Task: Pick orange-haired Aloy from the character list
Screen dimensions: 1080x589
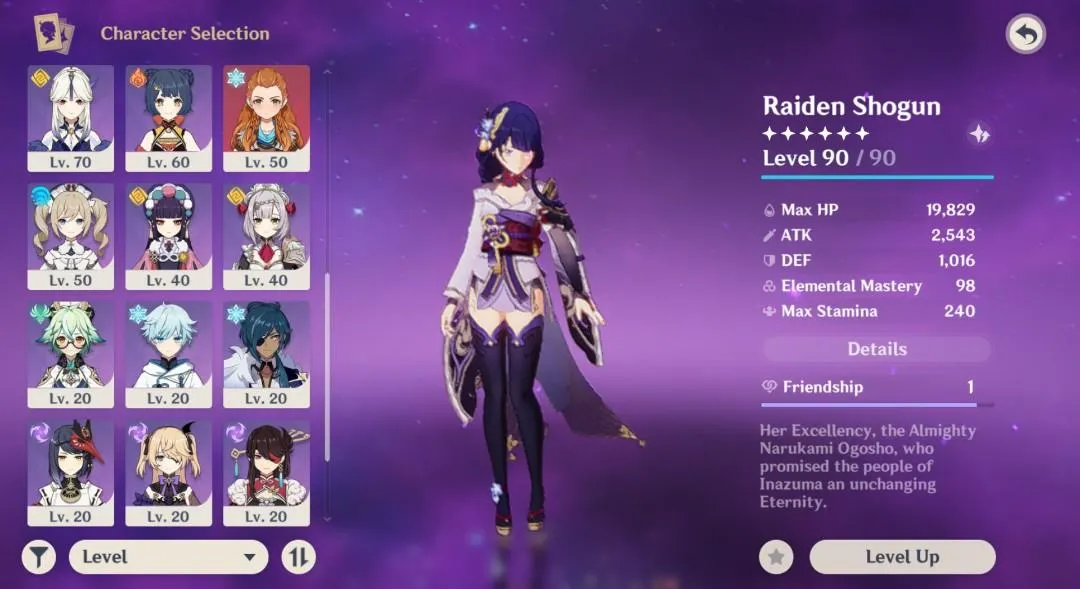Action: click(266, 117)
